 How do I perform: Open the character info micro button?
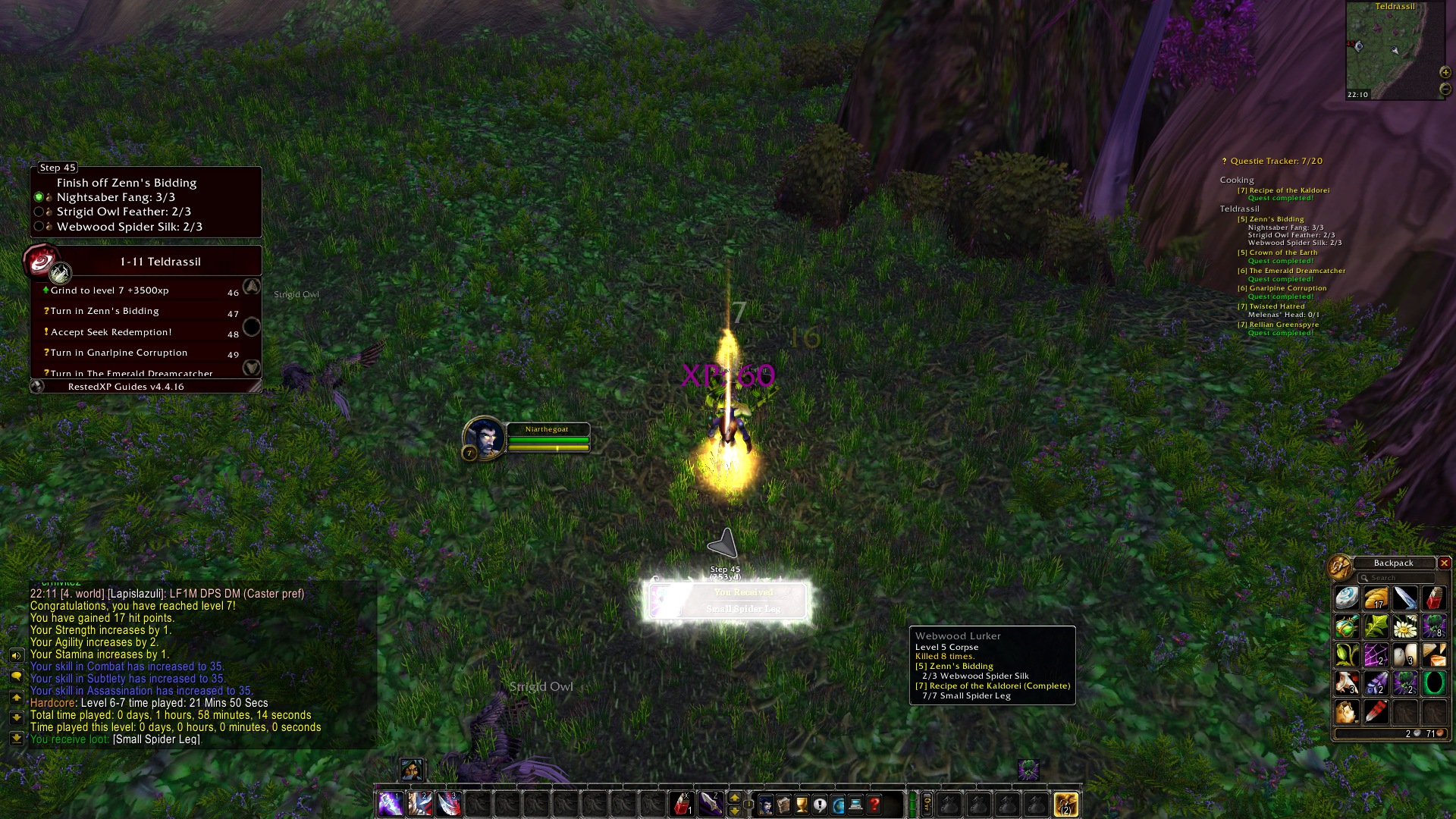click(765, 804)
